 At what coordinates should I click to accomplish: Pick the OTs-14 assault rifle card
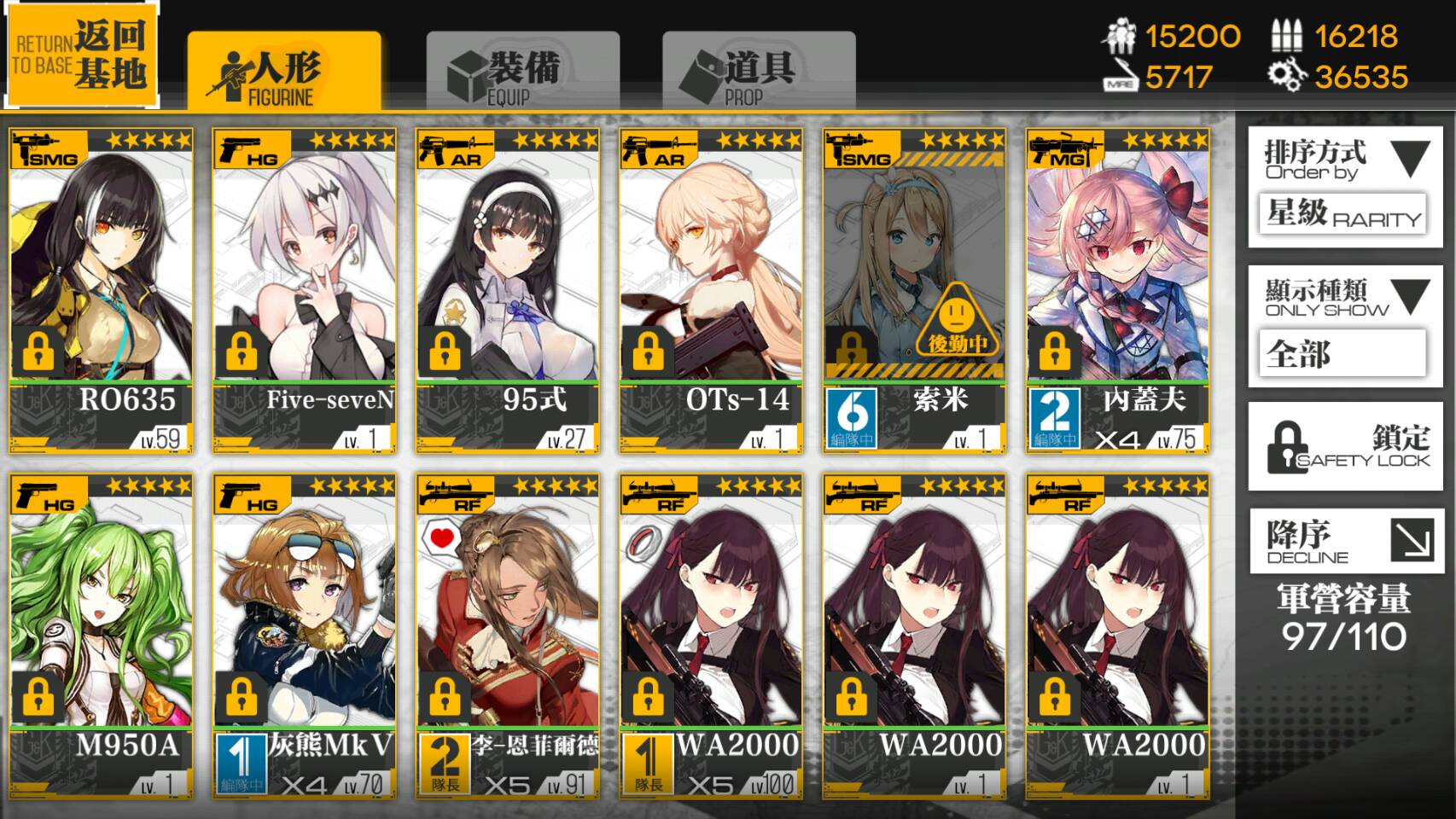tap(711, 290)
